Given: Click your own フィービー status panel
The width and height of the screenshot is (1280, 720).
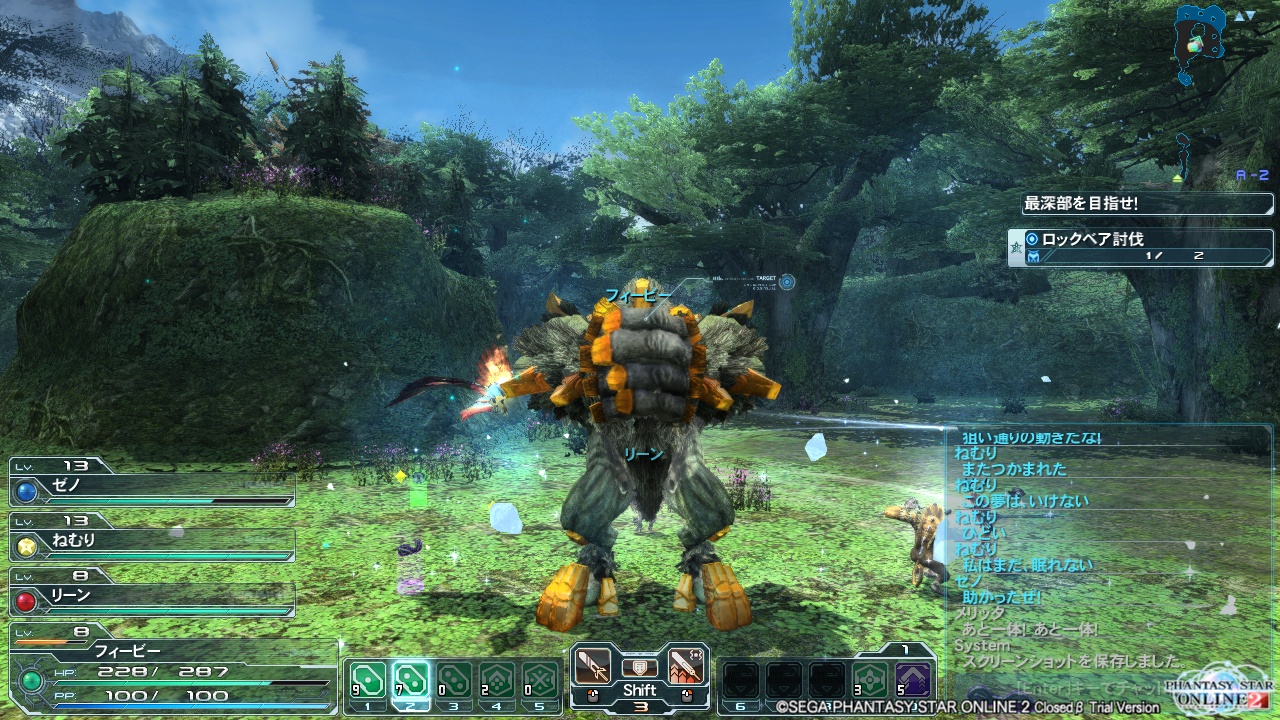Looking at the screenshot, I should (x=170, y=670).
